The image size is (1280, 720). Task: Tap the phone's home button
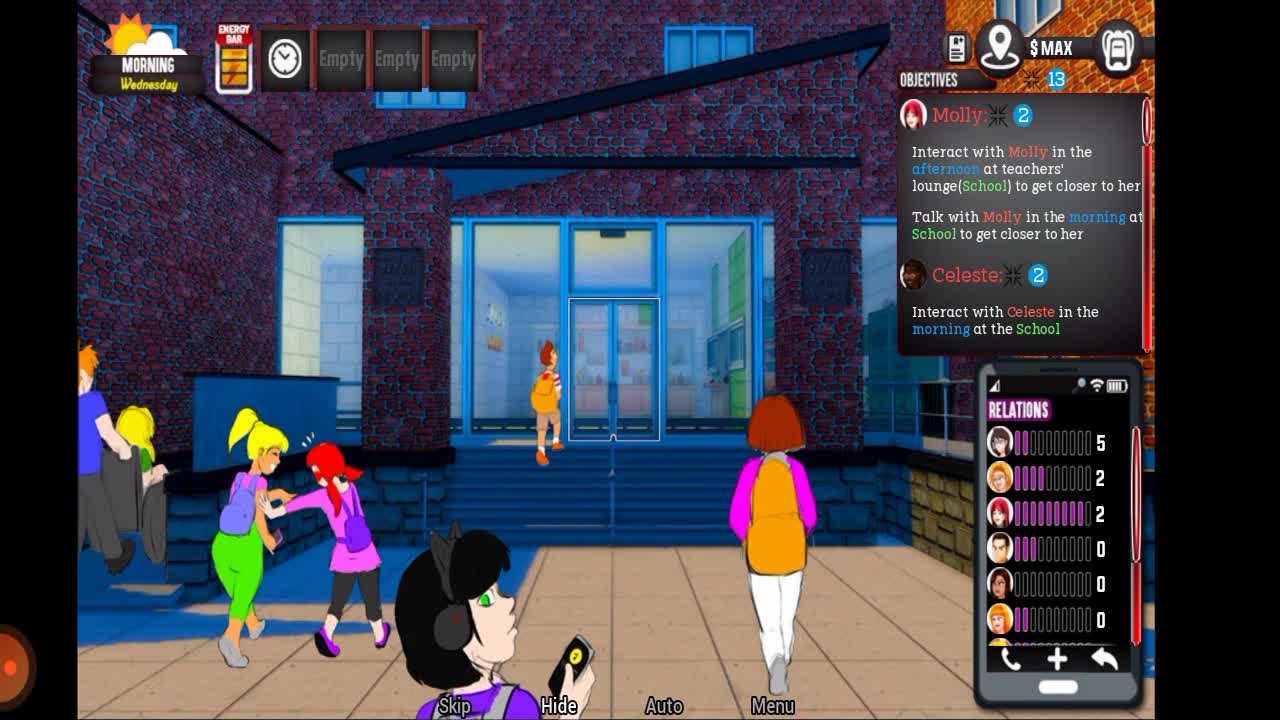tap(1057, 687)
